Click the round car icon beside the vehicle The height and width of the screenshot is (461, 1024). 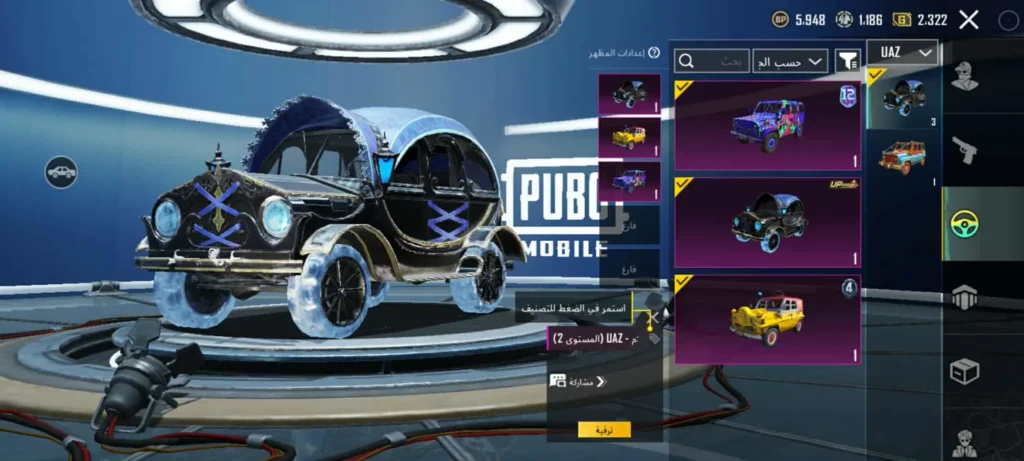coord(61,172)
